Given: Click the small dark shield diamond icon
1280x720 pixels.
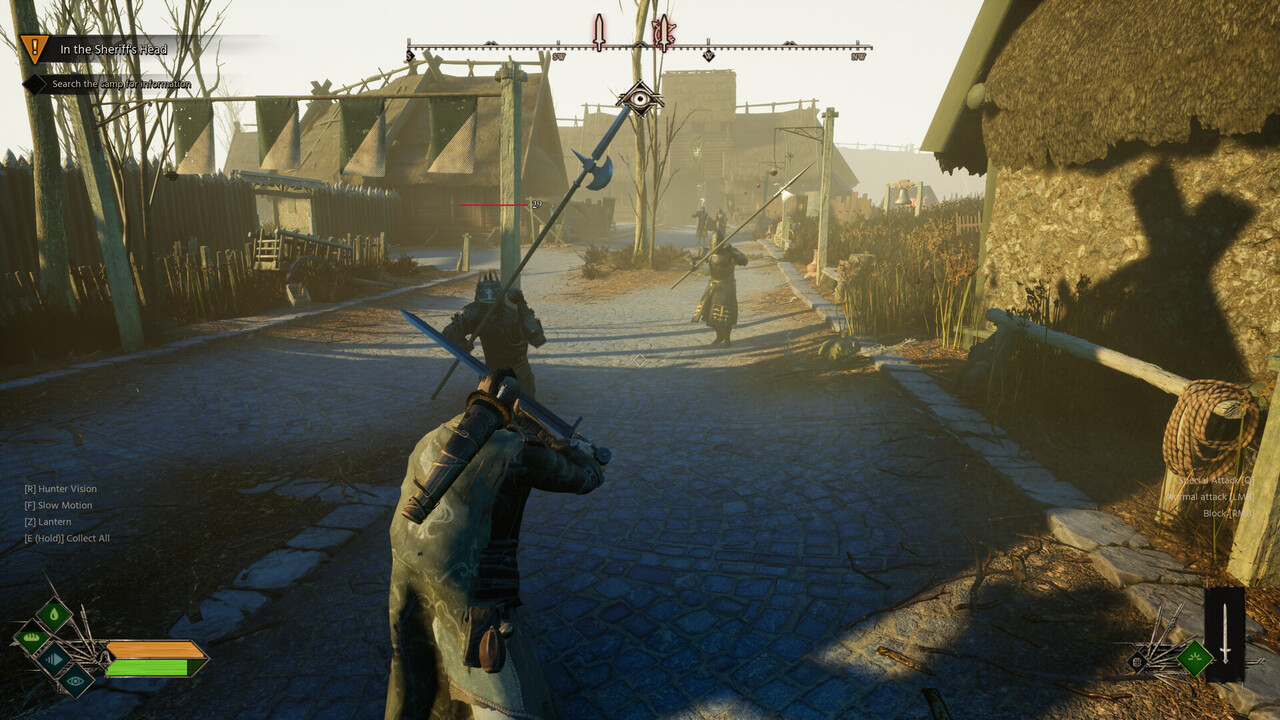Looking at the screenshot, I should pyautogui.click(x=1137, y=660).
